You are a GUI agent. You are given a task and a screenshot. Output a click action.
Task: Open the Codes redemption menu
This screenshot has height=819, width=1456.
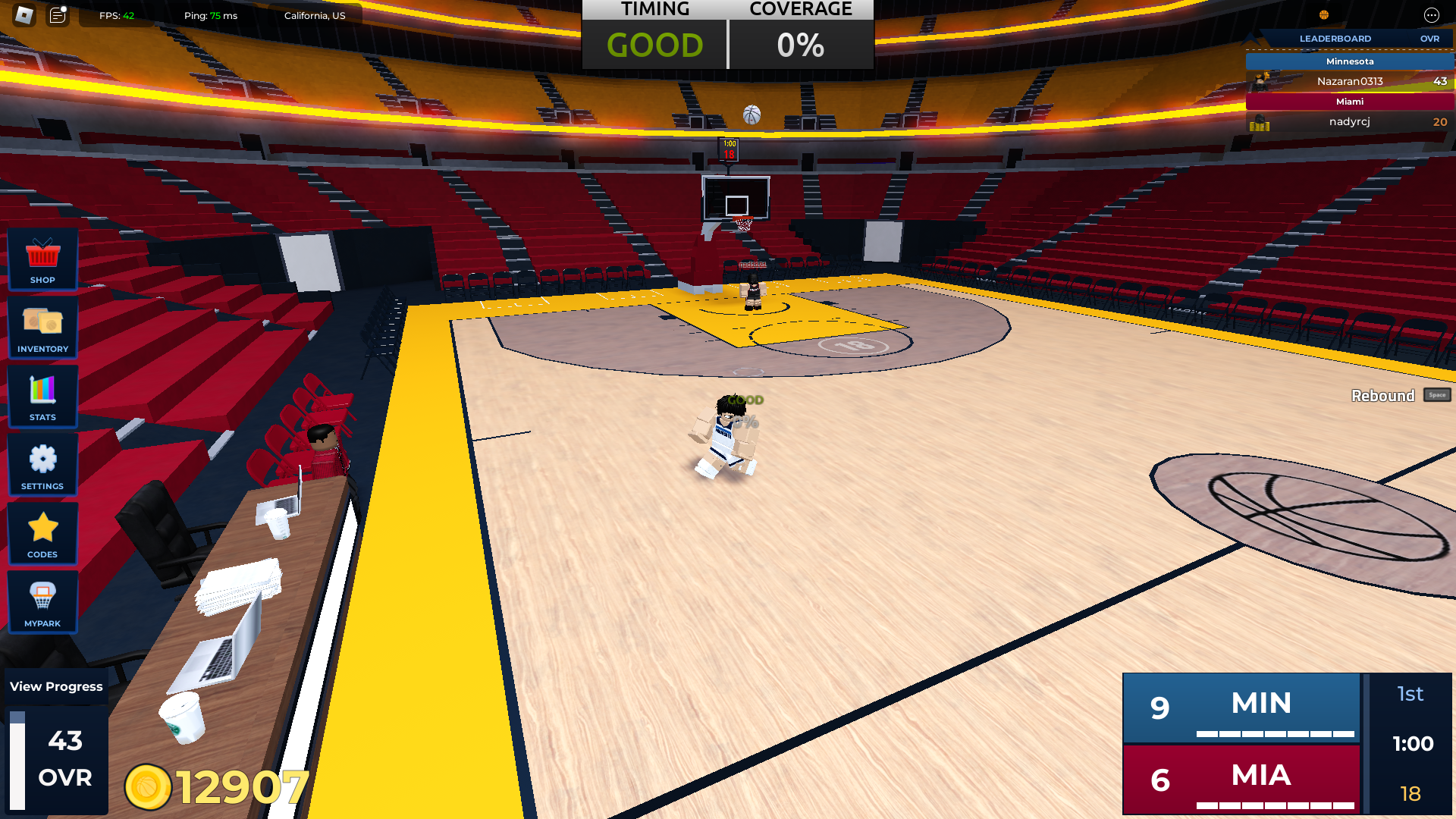42,534
